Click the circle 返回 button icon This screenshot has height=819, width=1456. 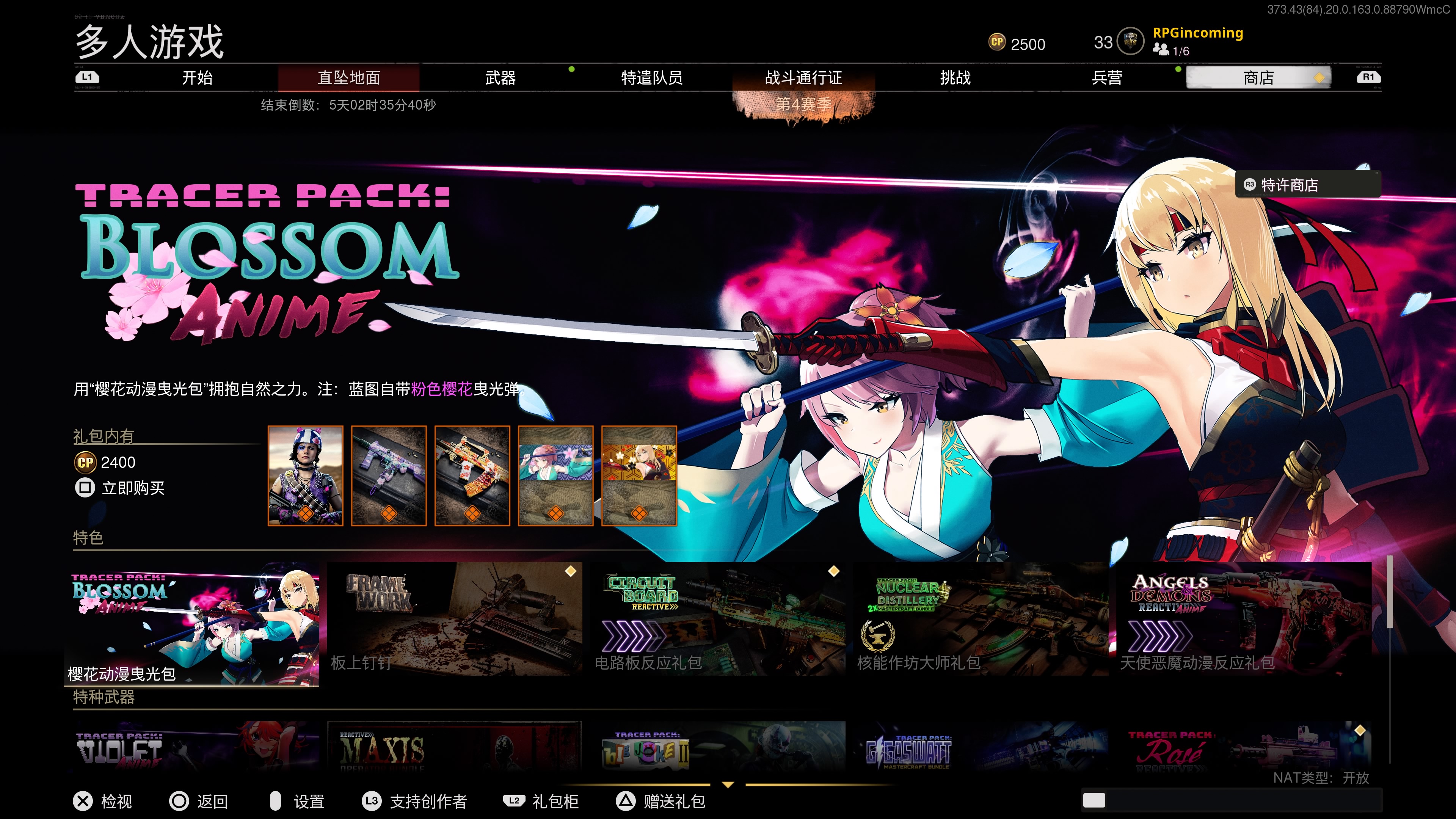tap(179, 801)
